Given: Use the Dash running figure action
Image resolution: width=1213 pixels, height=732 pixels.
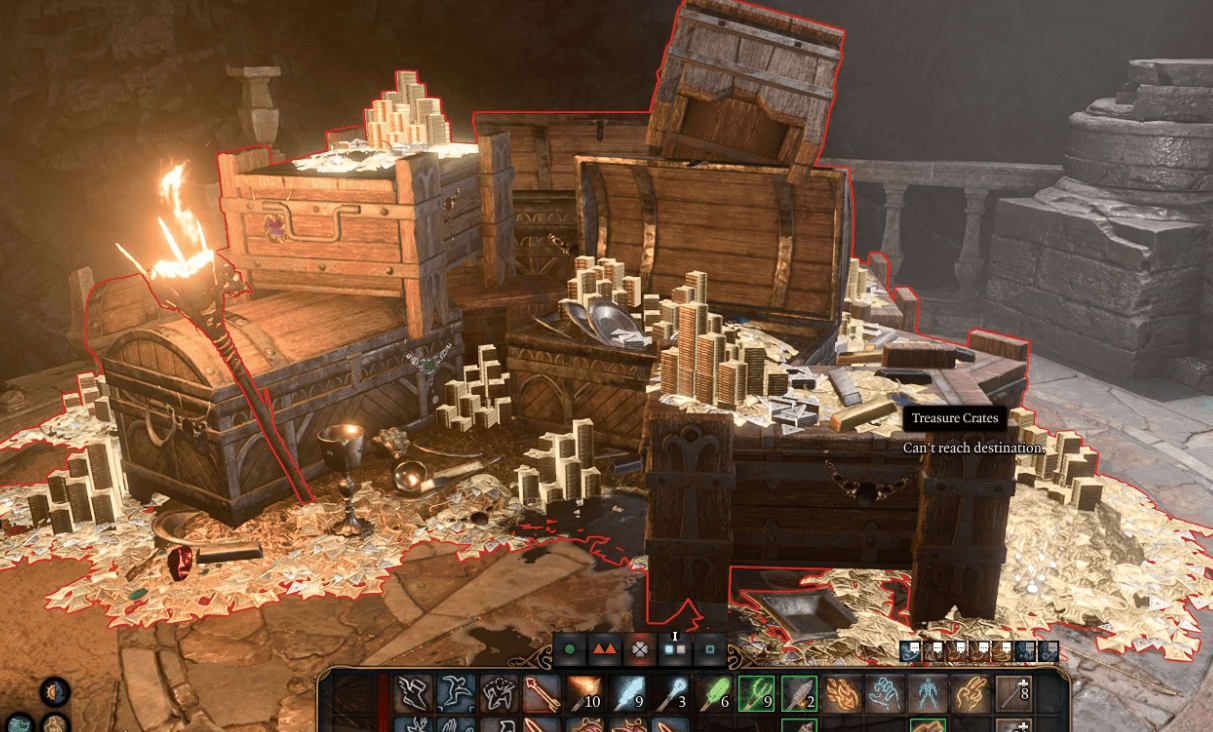Looking at the screenshot, I should pyautogui.click(x=455, y=693).
